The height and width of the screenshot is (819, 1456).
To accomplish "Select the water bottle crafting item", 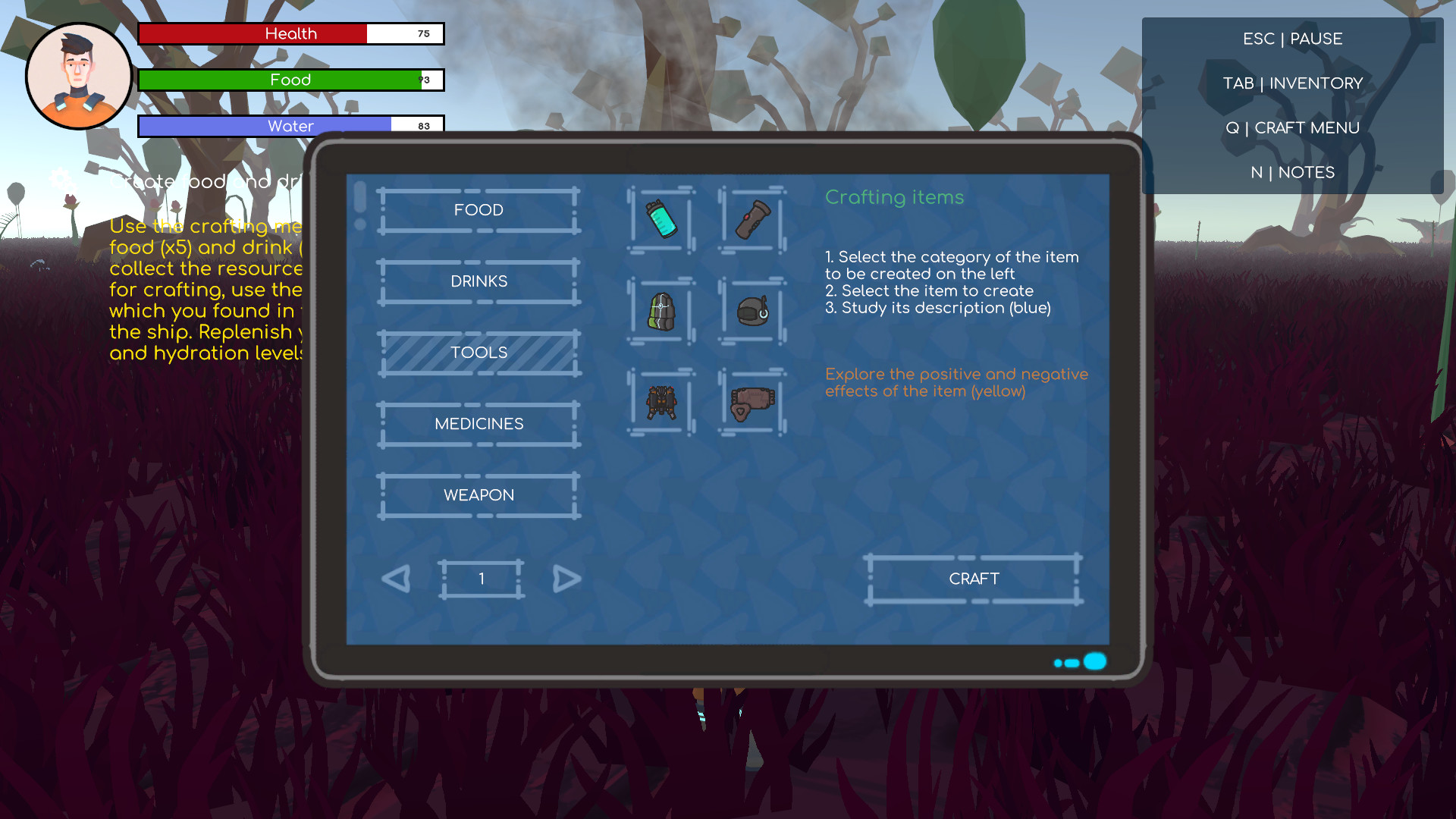I will tap(661, 220).
